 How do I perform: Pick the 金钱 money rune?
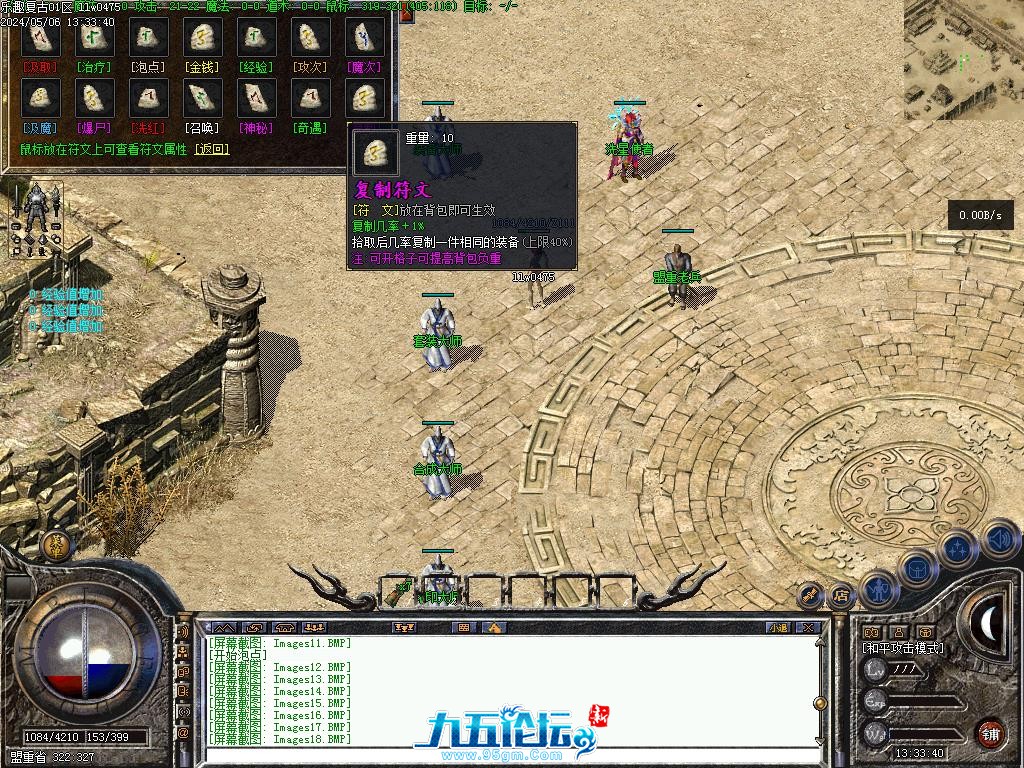click(203, 38)
